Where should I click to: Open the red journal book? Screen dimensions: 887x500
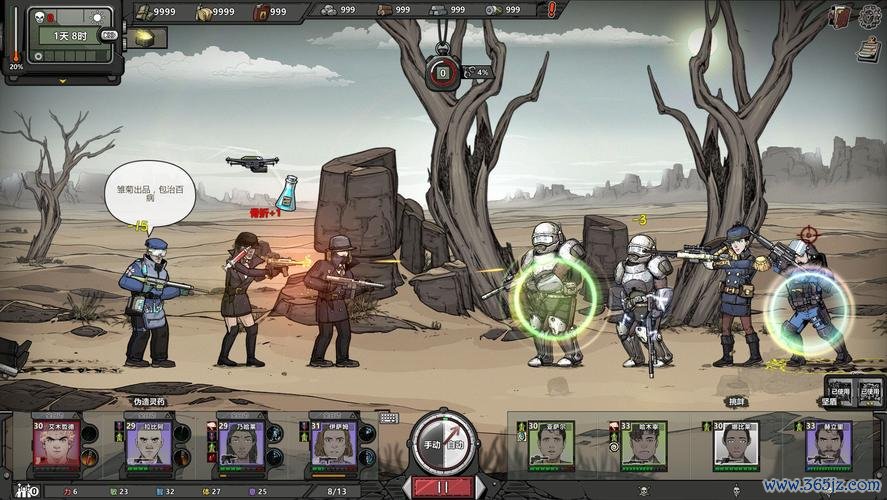pos(840,17)
